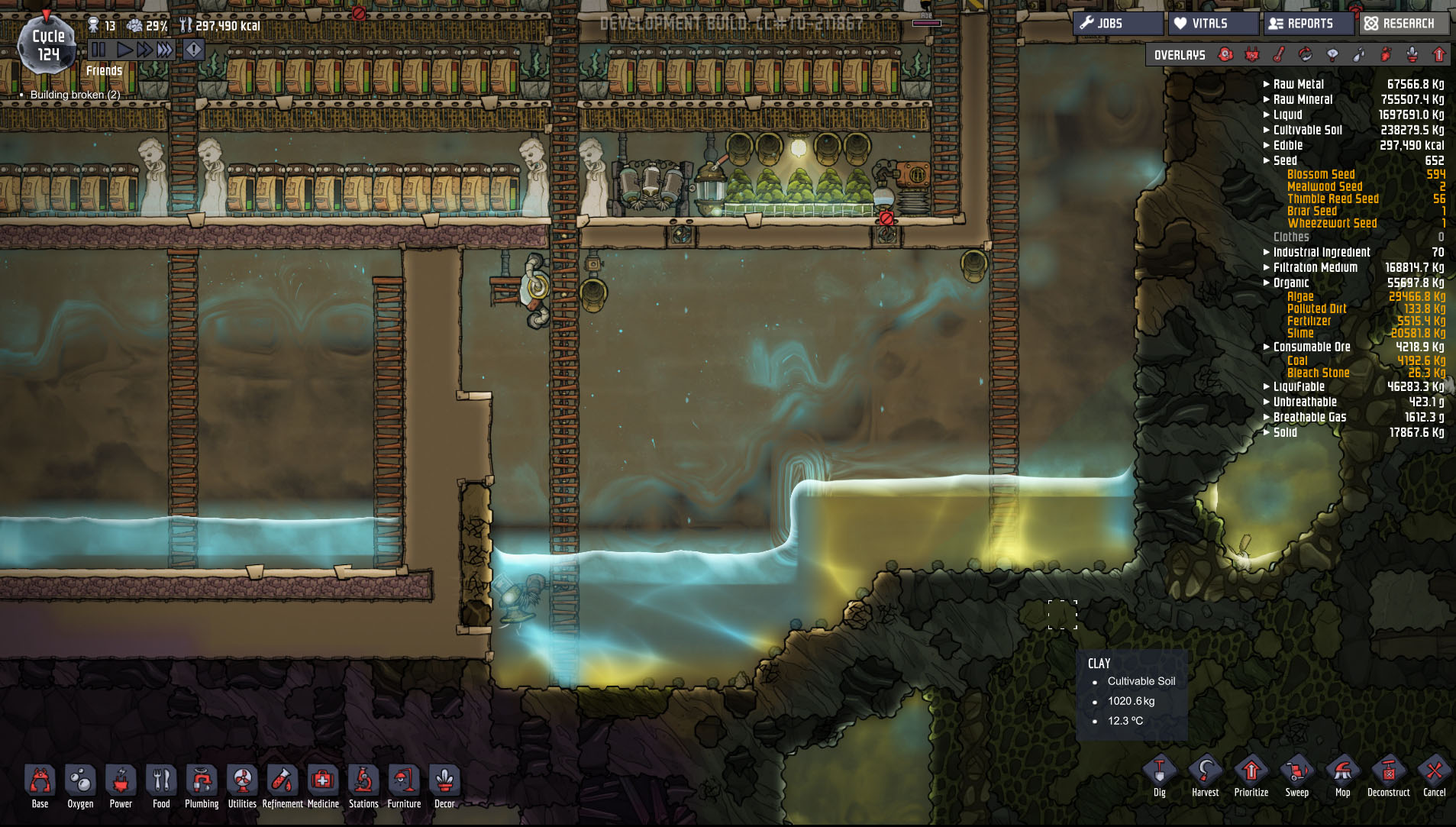Open the Building broken notification
Viewport: 1456px width, 827px height.
[x=75, y=95]
